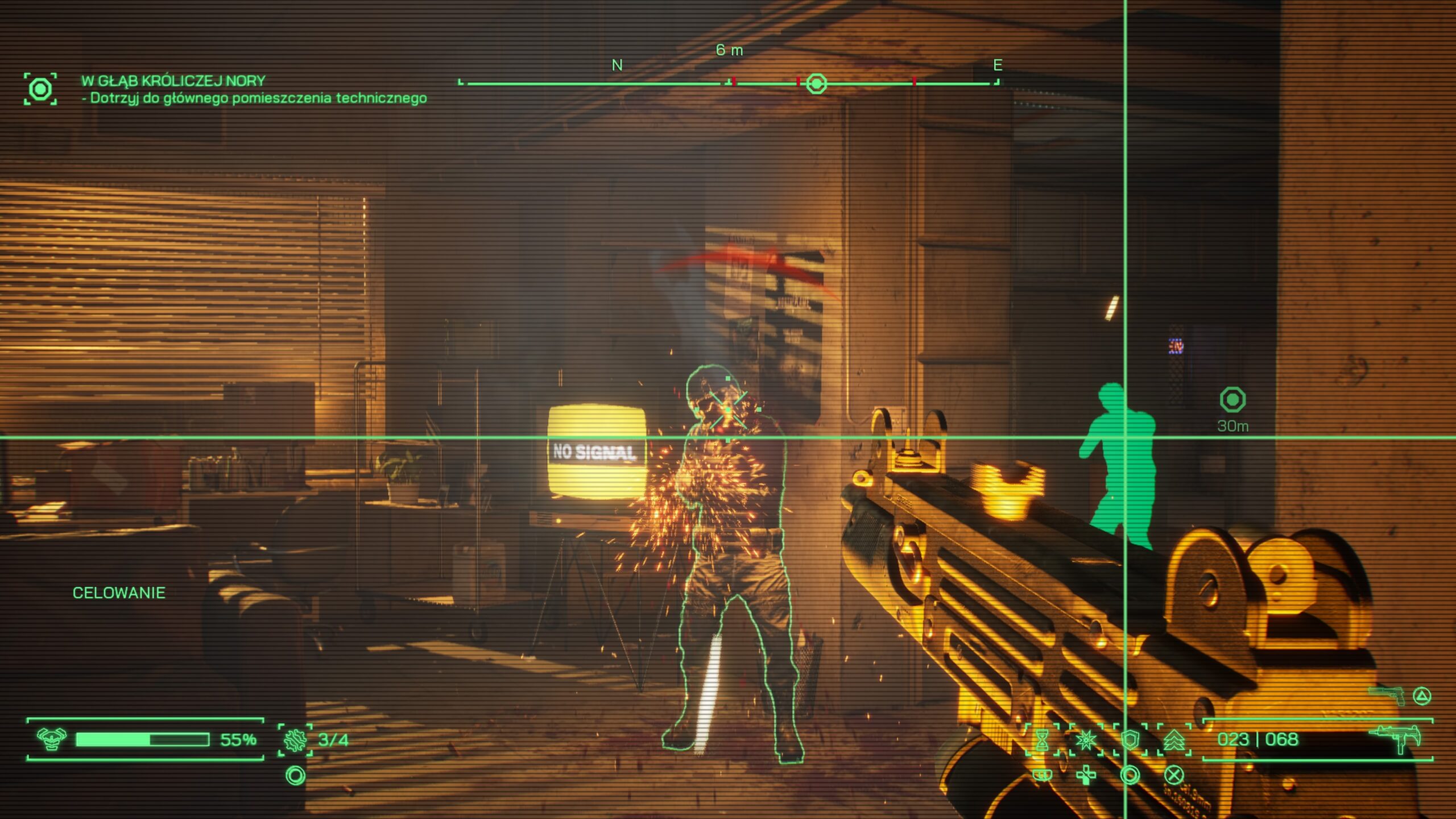Select the 30m objective waypoint marker
The width and height of the screenshot is (1456, 819).
(x=1232, y=400)
